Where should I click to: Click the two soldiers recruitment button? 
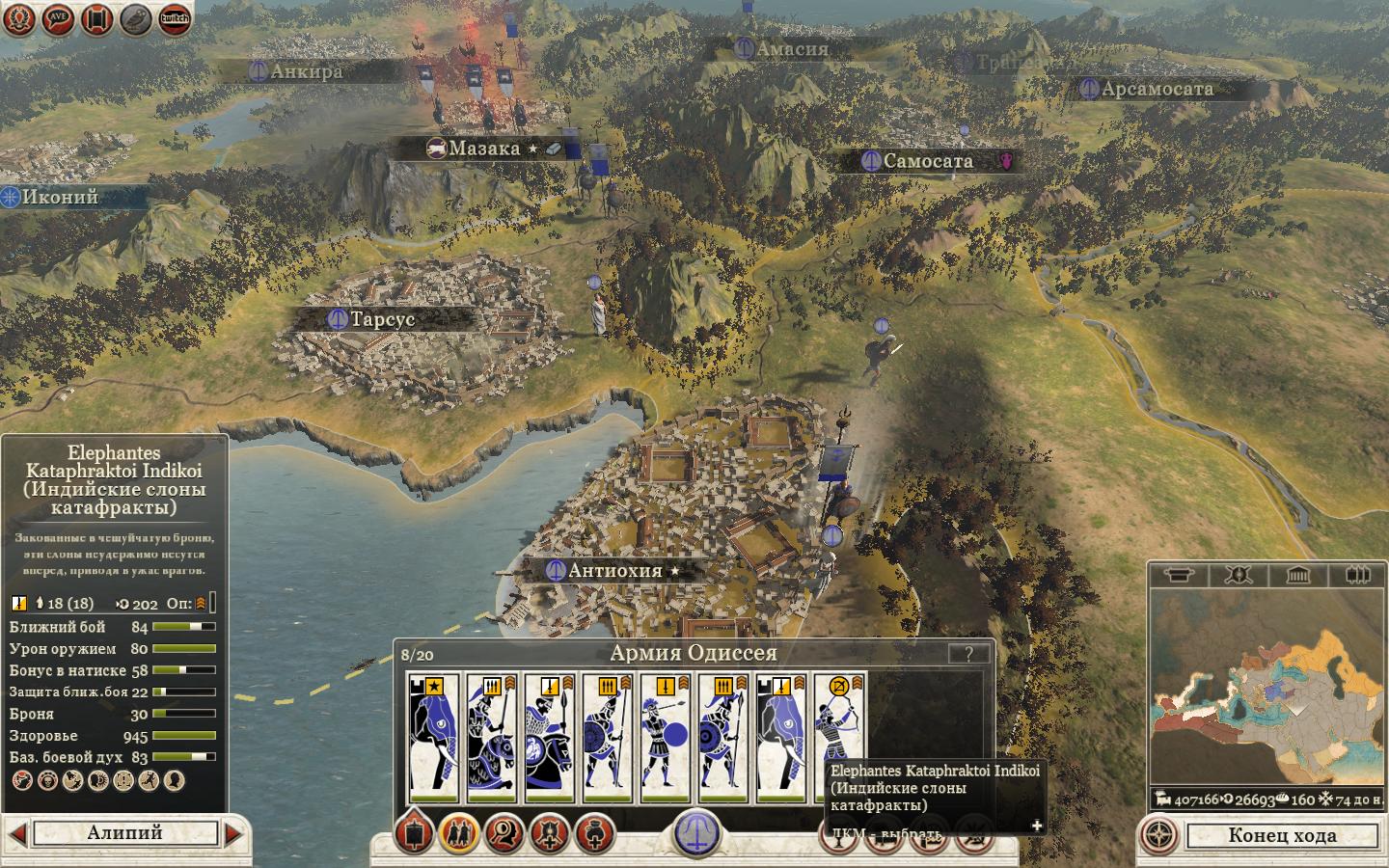coord(458,832)
